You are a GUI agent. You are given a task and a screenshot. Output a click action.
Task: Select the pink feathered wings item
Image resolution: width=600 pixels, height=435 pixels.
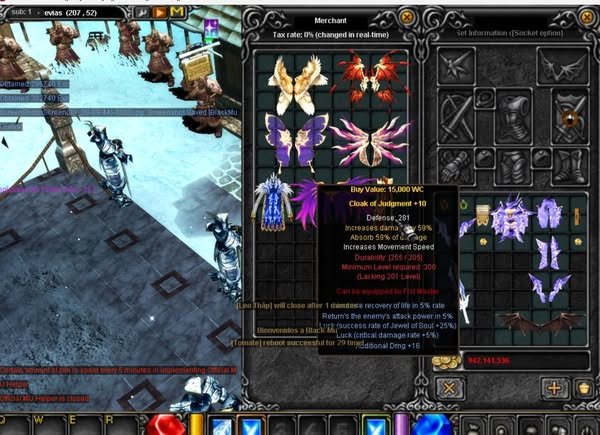coord(362,139)
